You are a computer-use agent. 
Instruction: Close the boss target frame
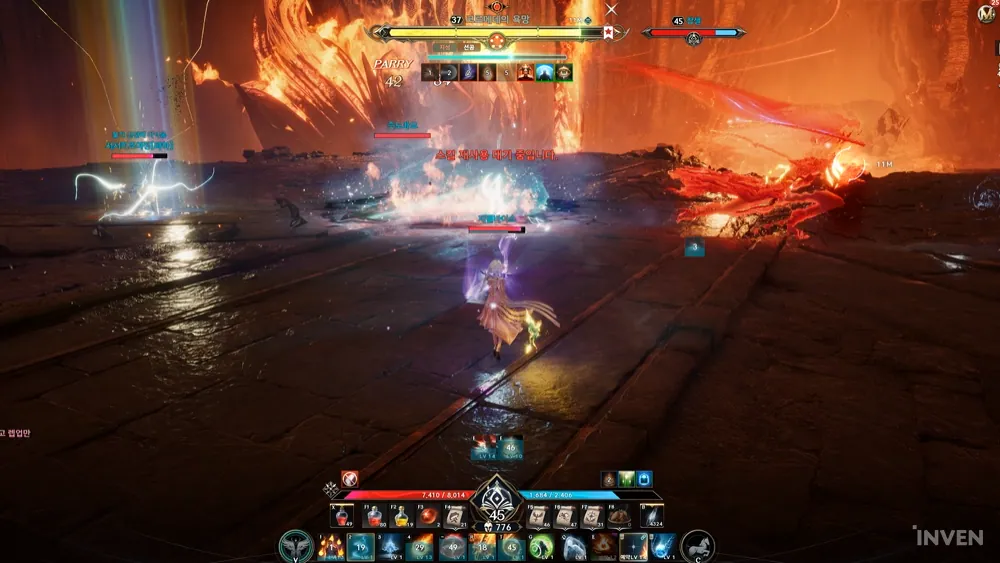[612, 9]
